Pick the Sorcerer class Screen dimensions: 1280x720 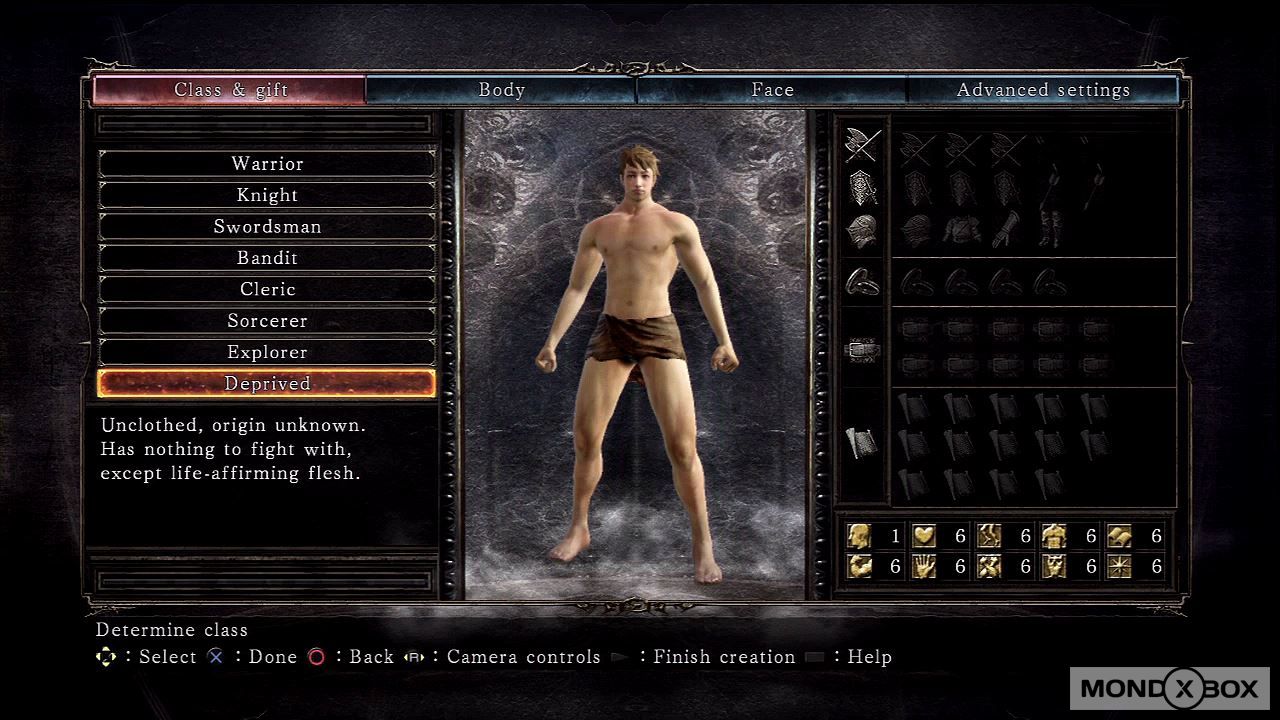(x=267, y=321)
